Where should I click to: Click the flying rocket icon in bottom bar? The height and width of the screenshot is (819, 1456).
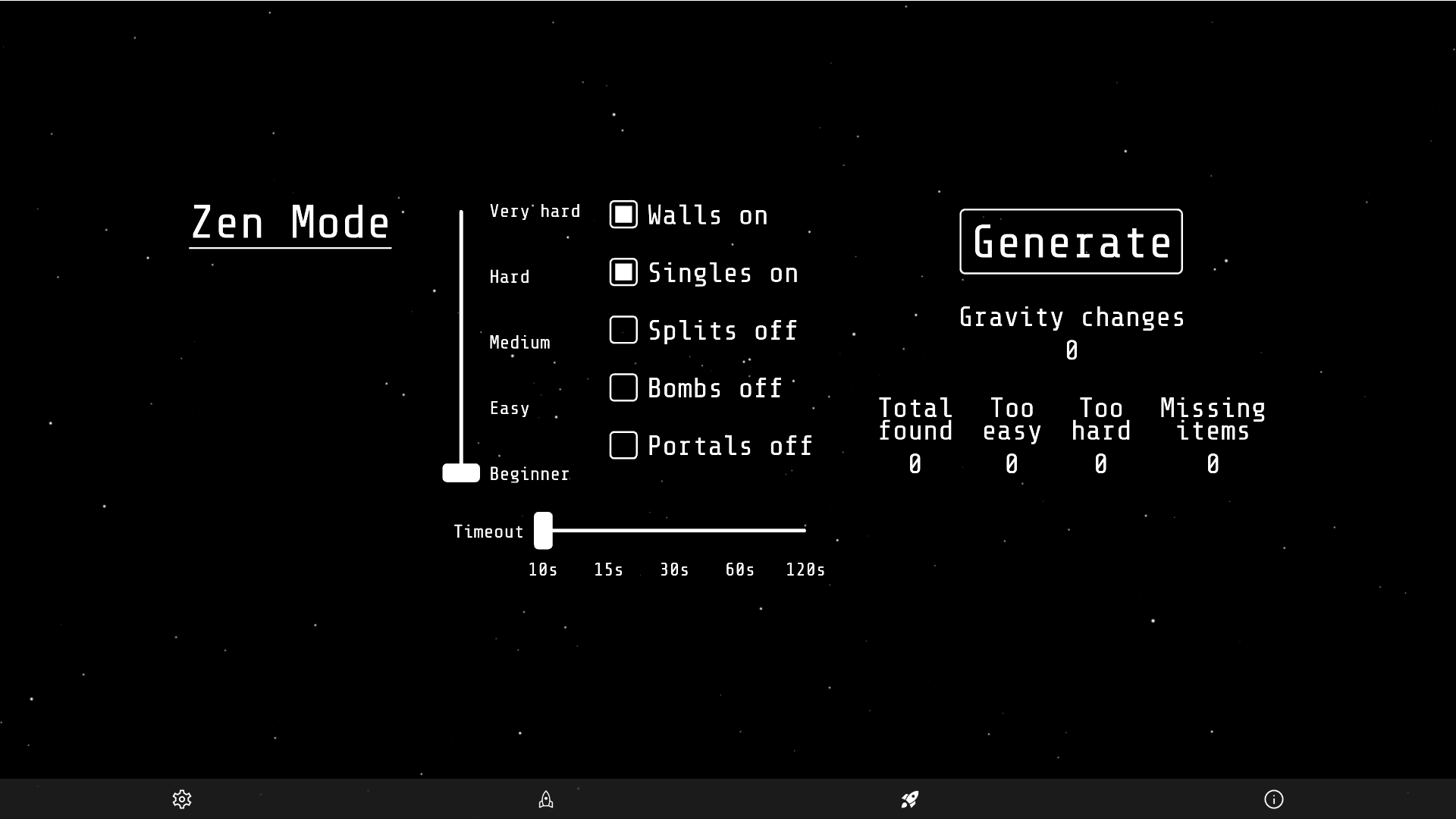pos(909,800)
